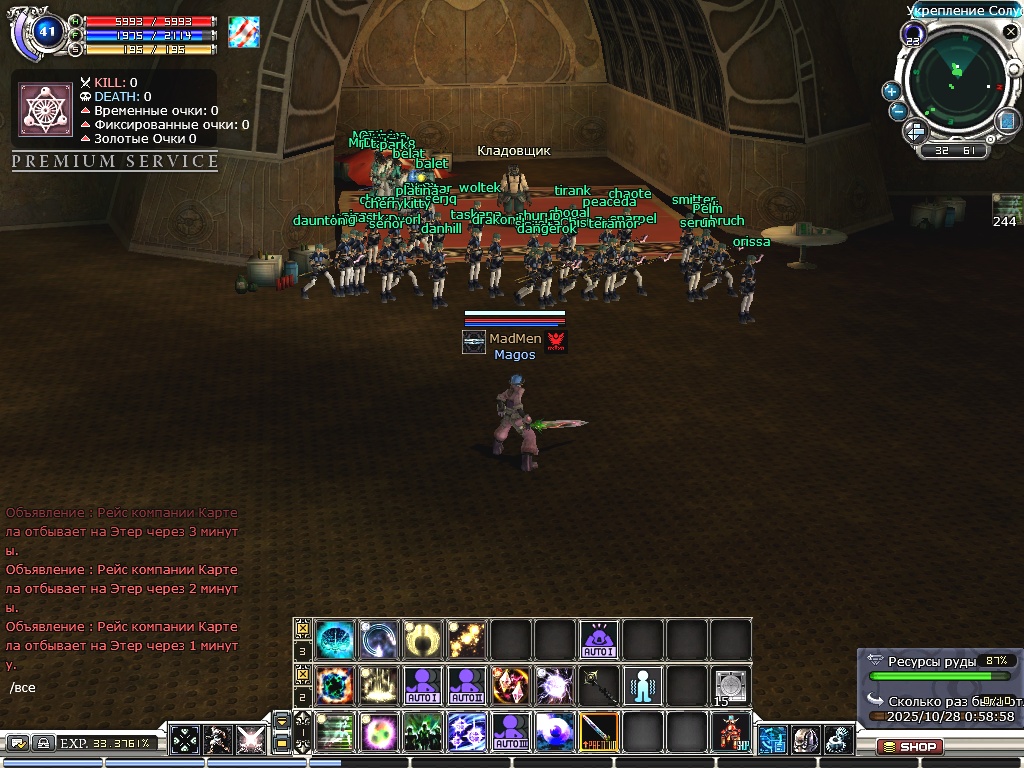The height and width of the screenshot is (768, 1024).
Task: Click the PREMIUM SERVICE banner
Action: 115,161
